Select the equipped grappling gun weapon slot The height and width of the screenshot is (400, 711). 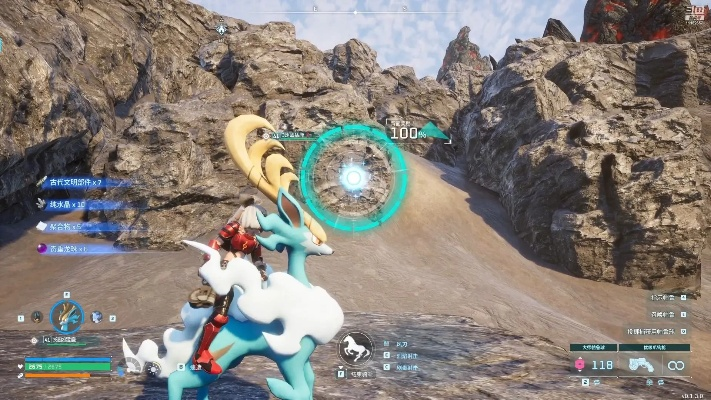[x=640, y=365]
